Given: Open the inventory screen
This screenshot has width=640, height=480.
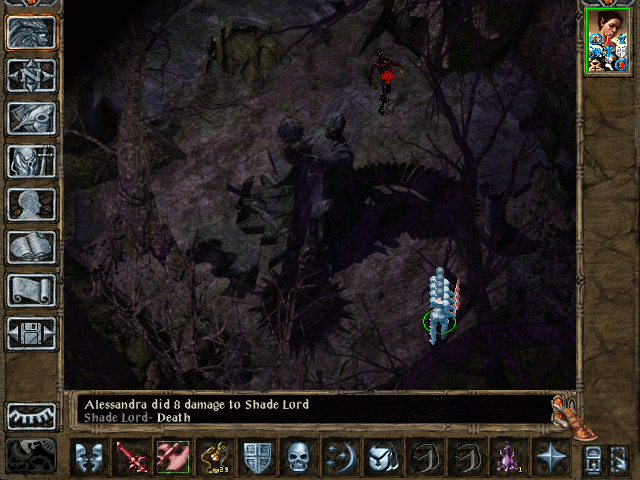Looking at the screenshot, I should point(31,160).
